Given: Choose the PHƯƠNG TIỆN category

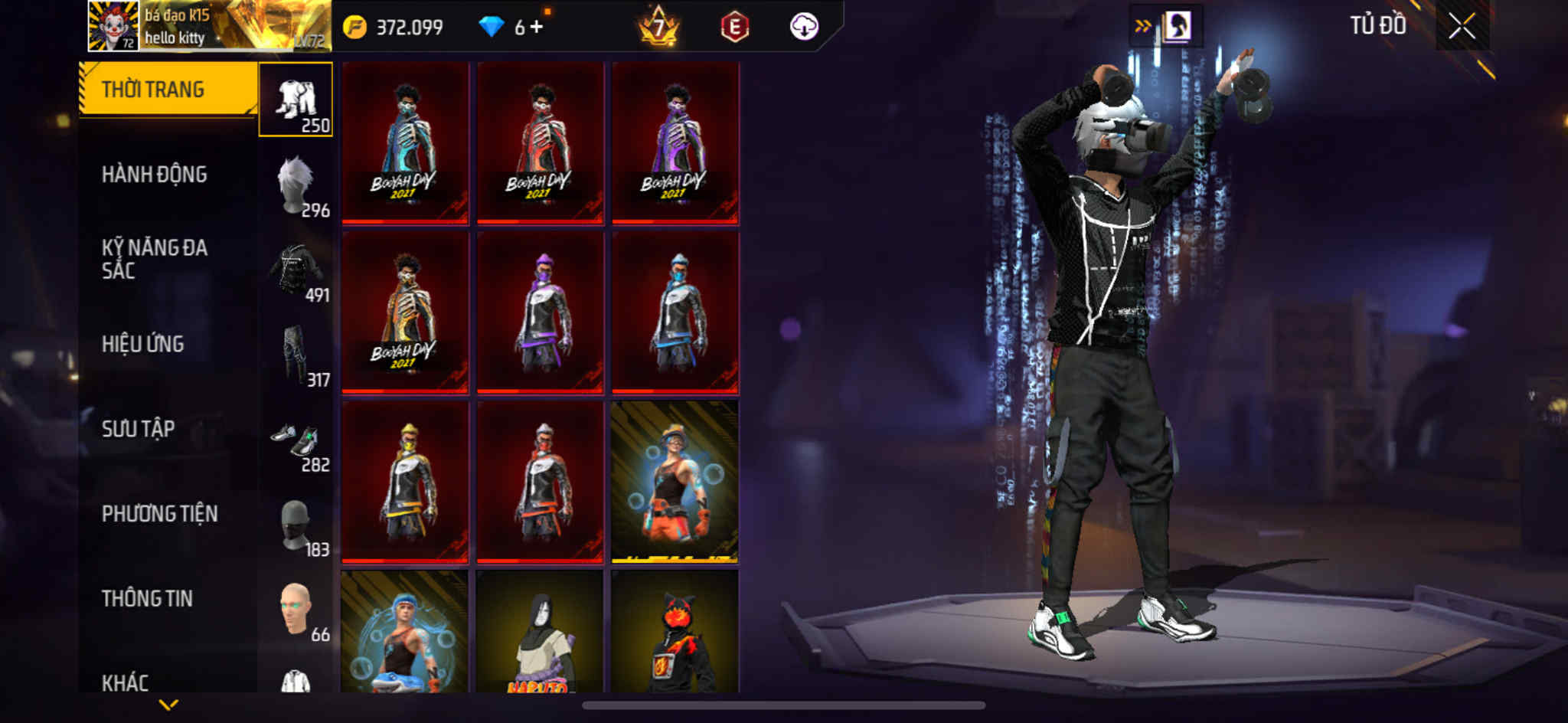Looking at the screenshot, I should 159,514.
